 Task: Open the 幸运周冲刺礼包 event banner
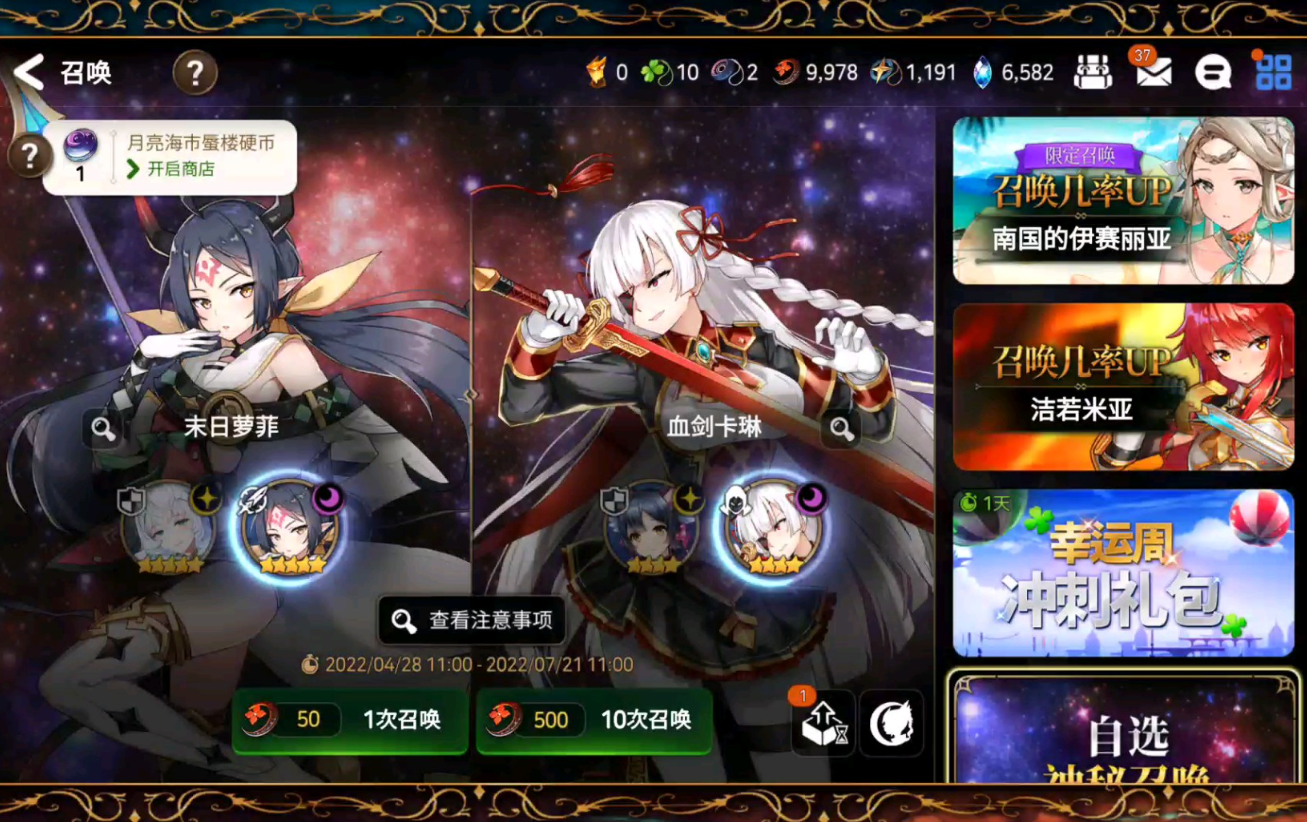(x=1122, y=572)
